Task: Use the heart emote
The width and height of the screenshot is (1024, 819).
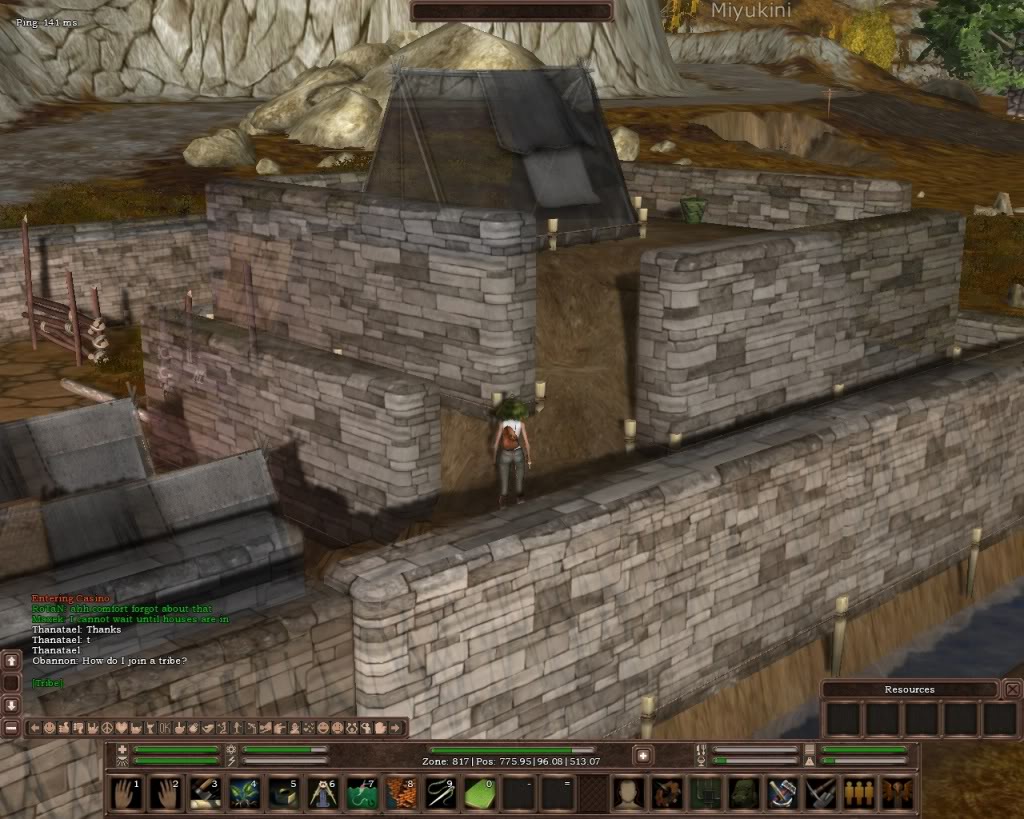Action: tap(122, 728)
